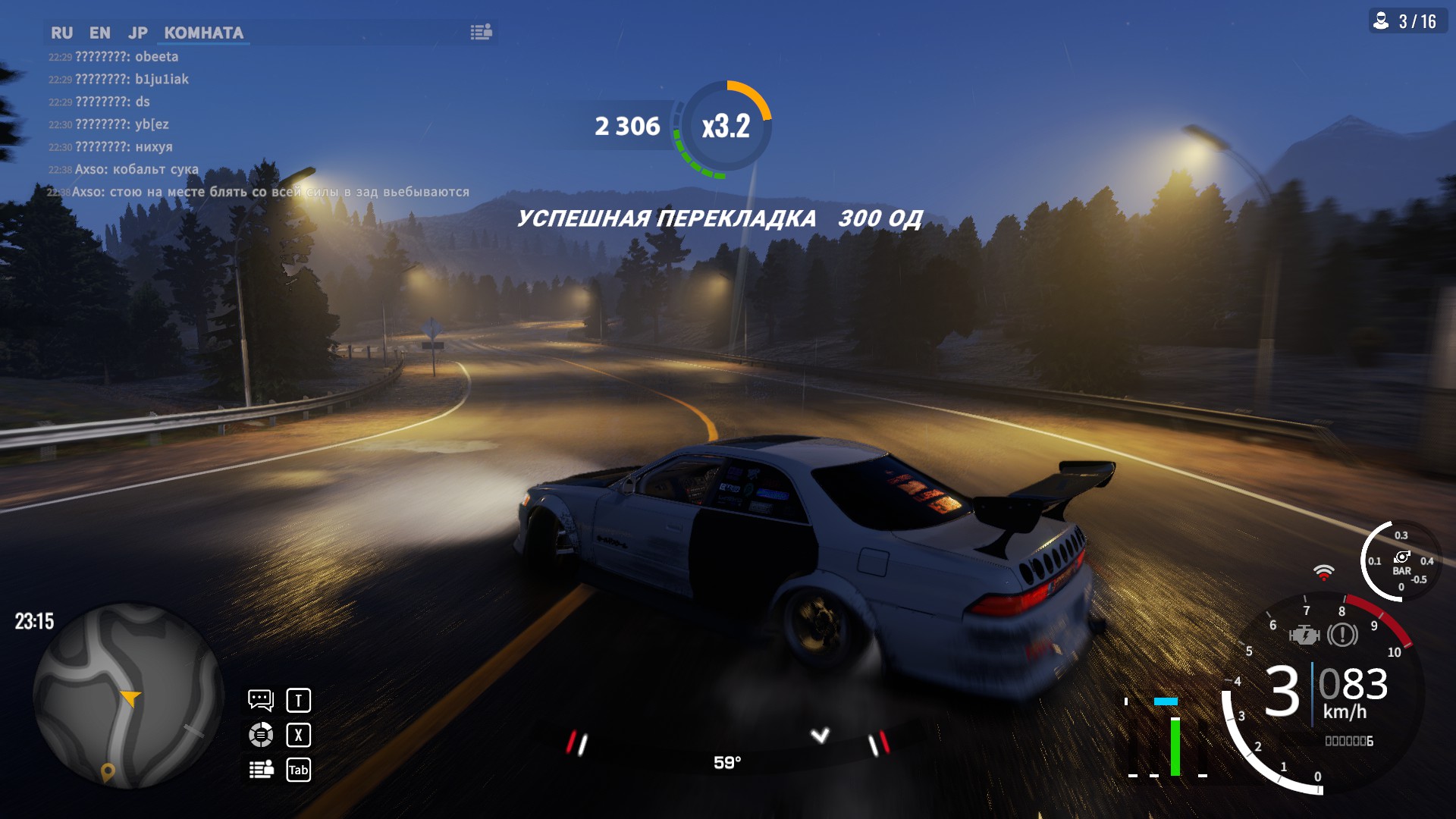Show the player list icon near minimap

click(x=261, y=770)
